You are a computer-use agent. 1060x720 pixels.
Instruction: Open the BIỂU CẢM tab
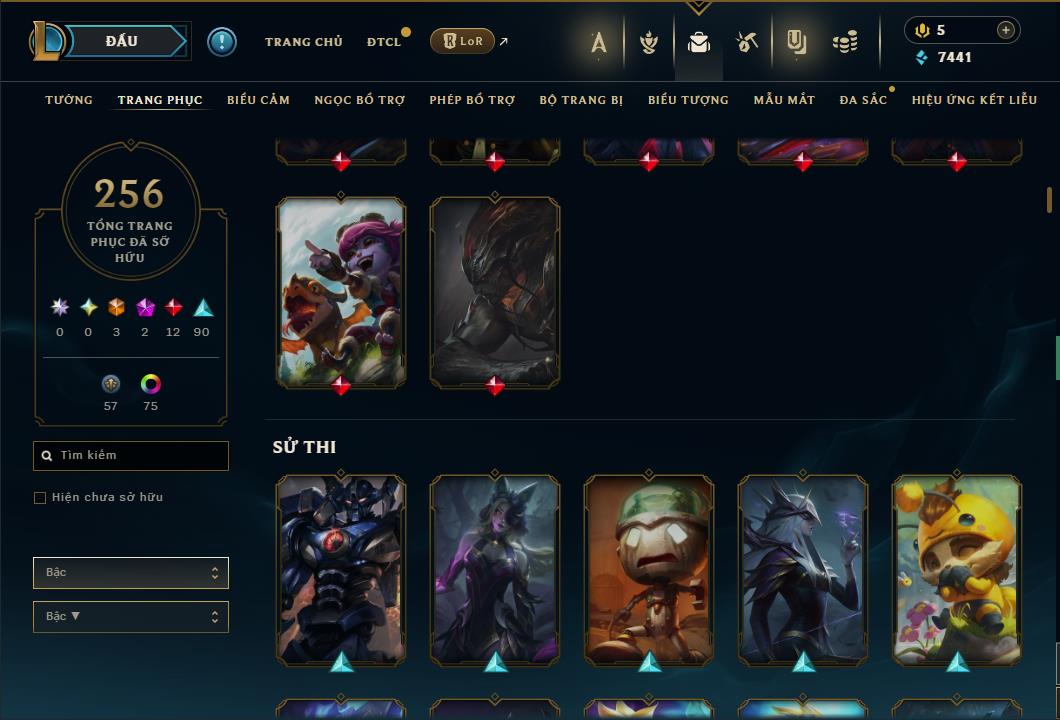[258, 100]
